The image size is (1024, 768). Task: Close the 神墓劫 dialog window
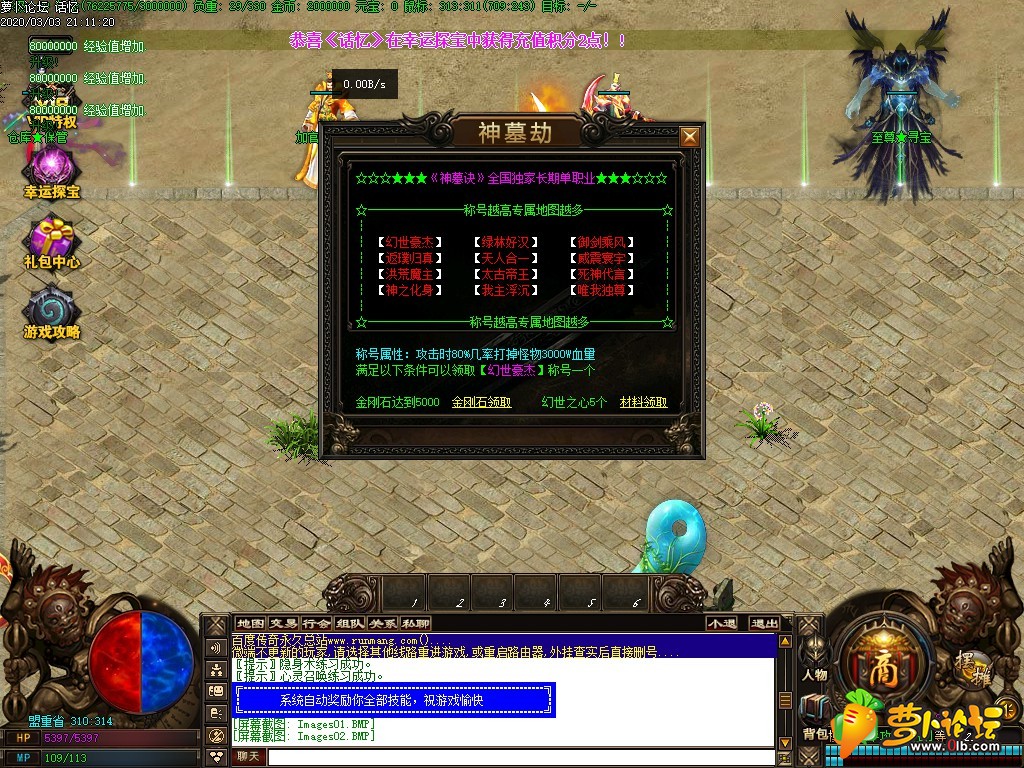pos(690,136)
